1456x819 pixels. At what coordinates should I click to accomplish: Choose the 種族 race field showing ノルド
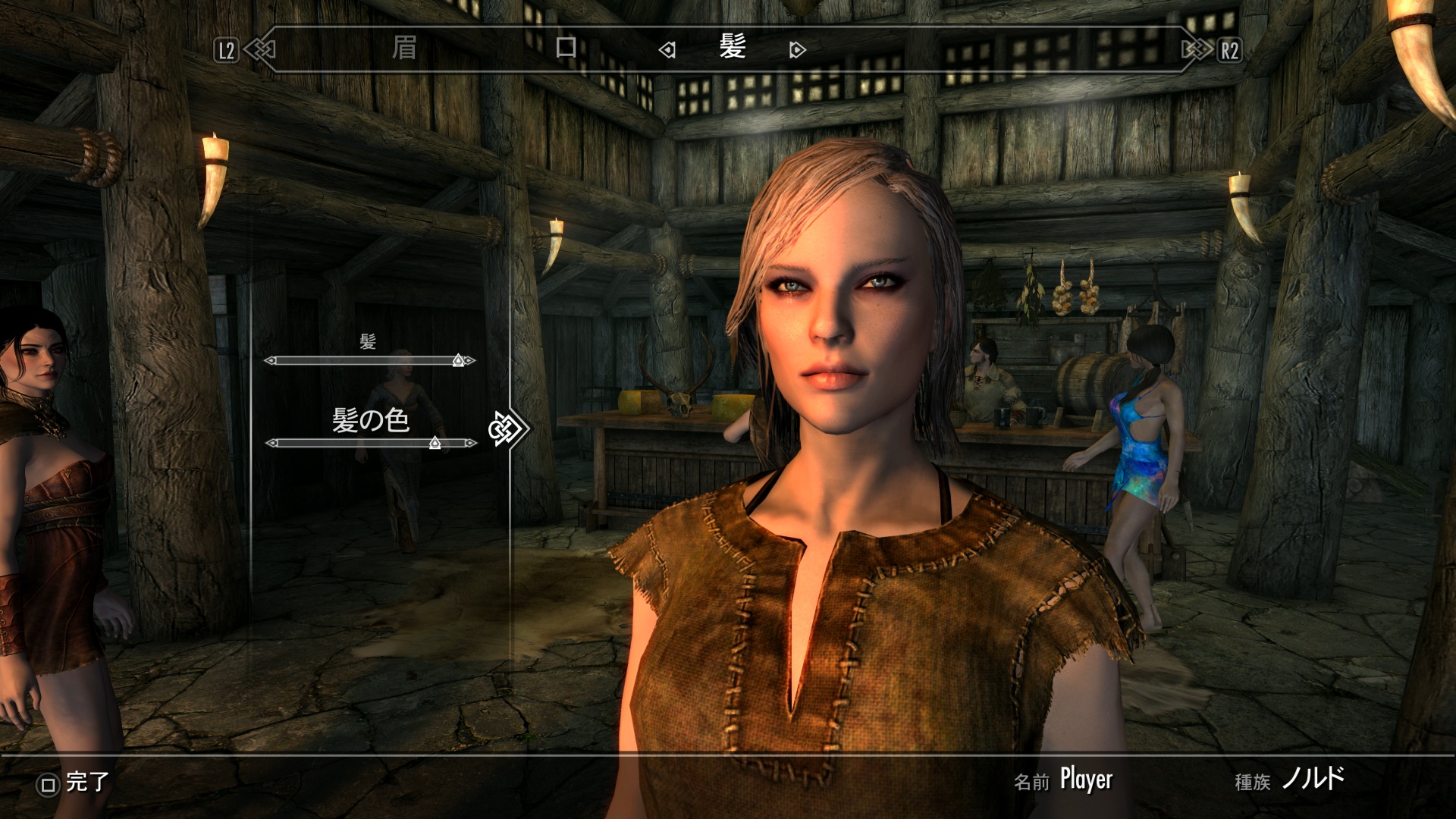[1313, 779]
